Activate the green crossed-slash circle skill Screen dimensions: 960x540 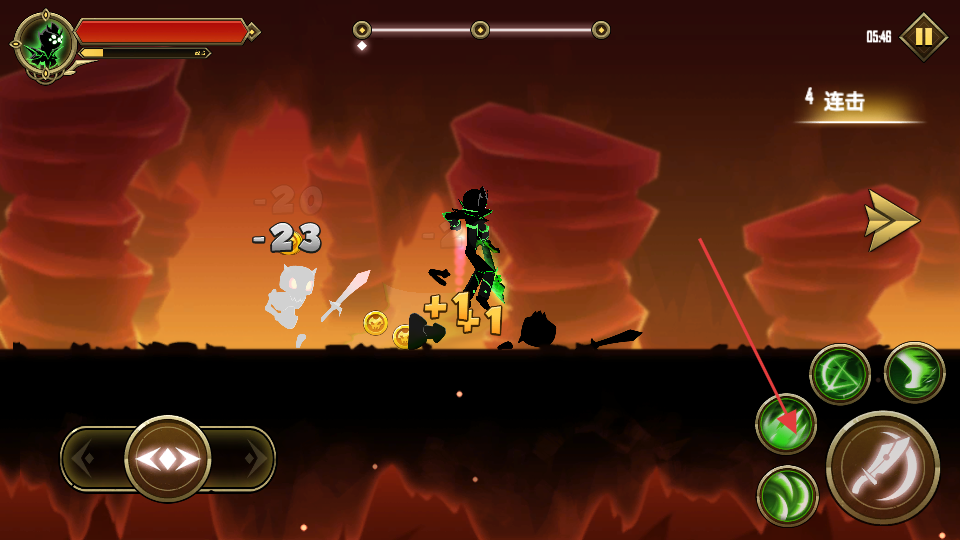coord(839,374)
